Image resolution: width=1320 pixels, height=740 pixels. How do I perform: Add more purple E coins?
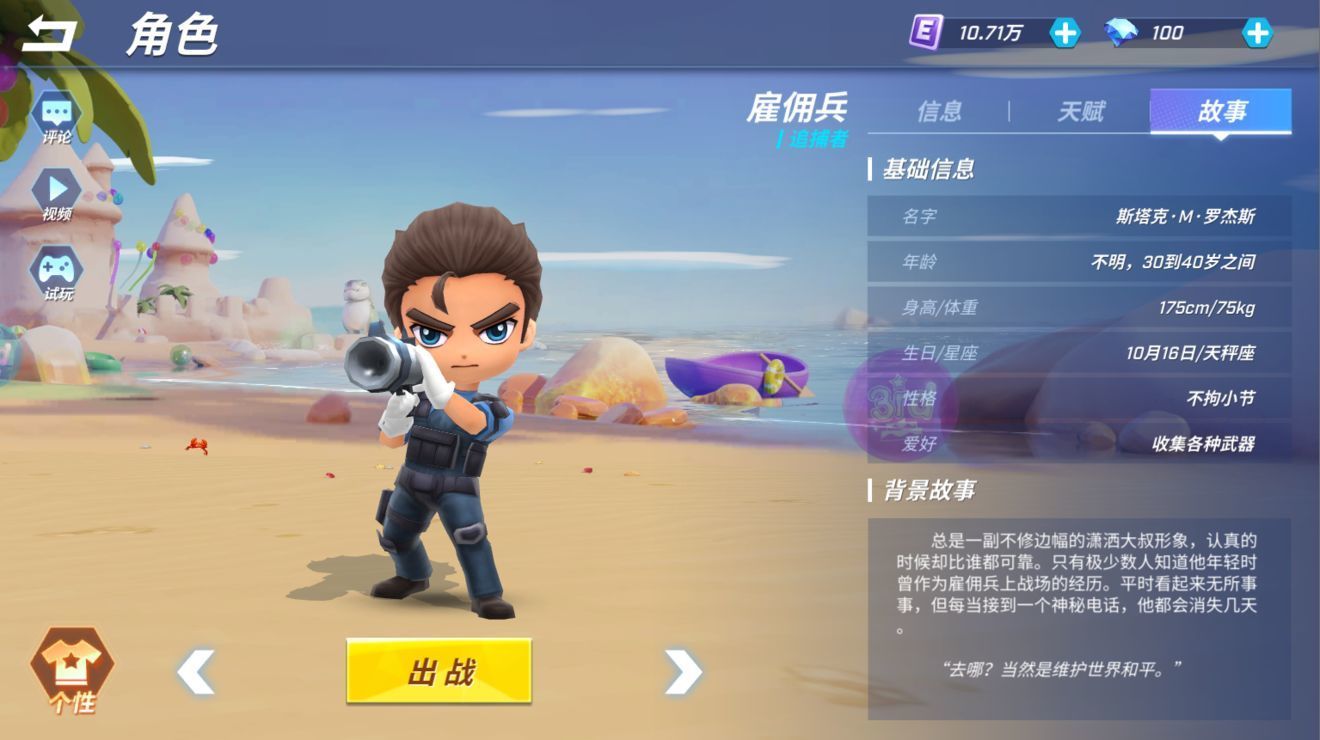point(1065,33)
